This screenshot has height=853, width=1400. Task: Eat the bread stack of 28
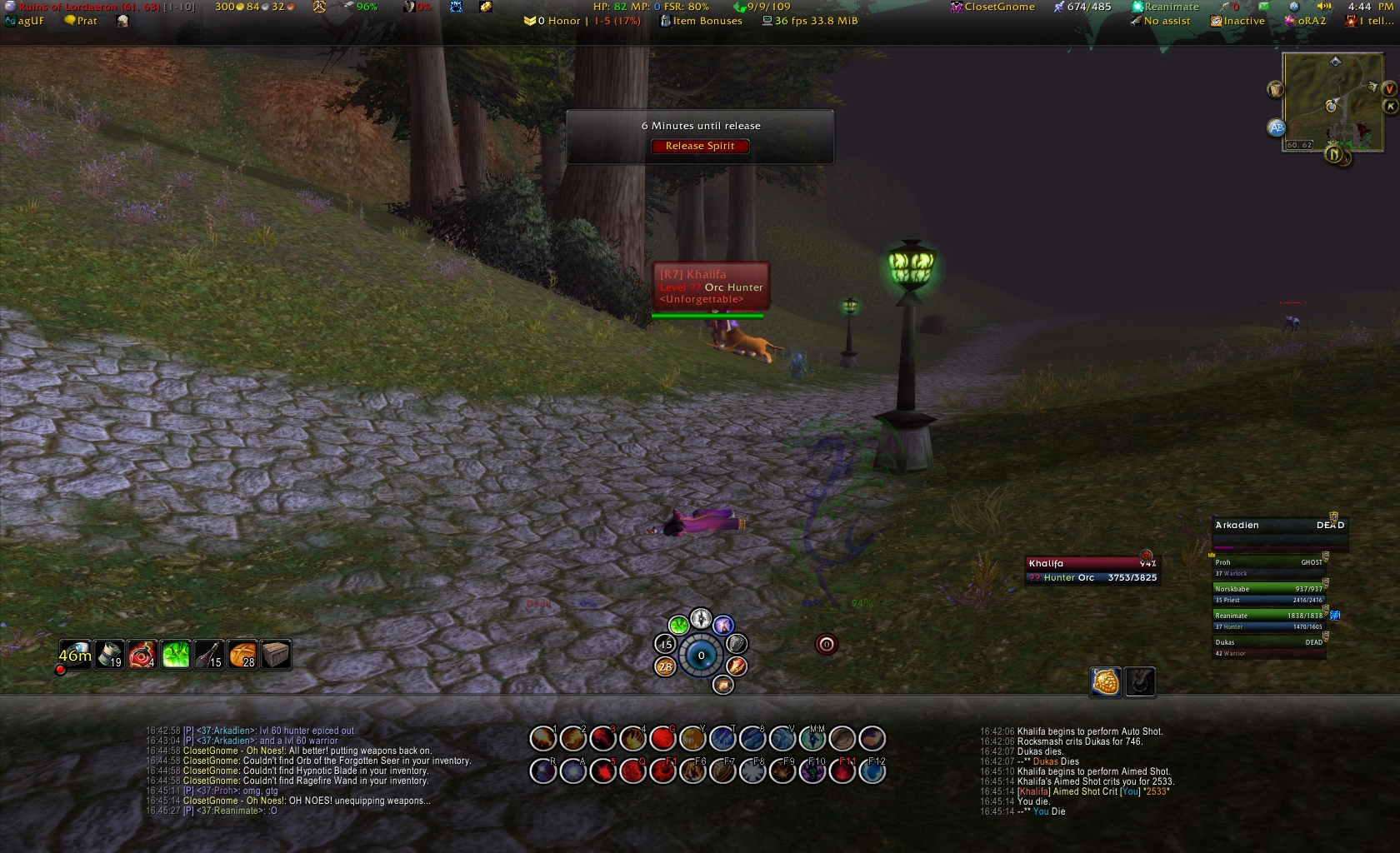coord(242,655)
